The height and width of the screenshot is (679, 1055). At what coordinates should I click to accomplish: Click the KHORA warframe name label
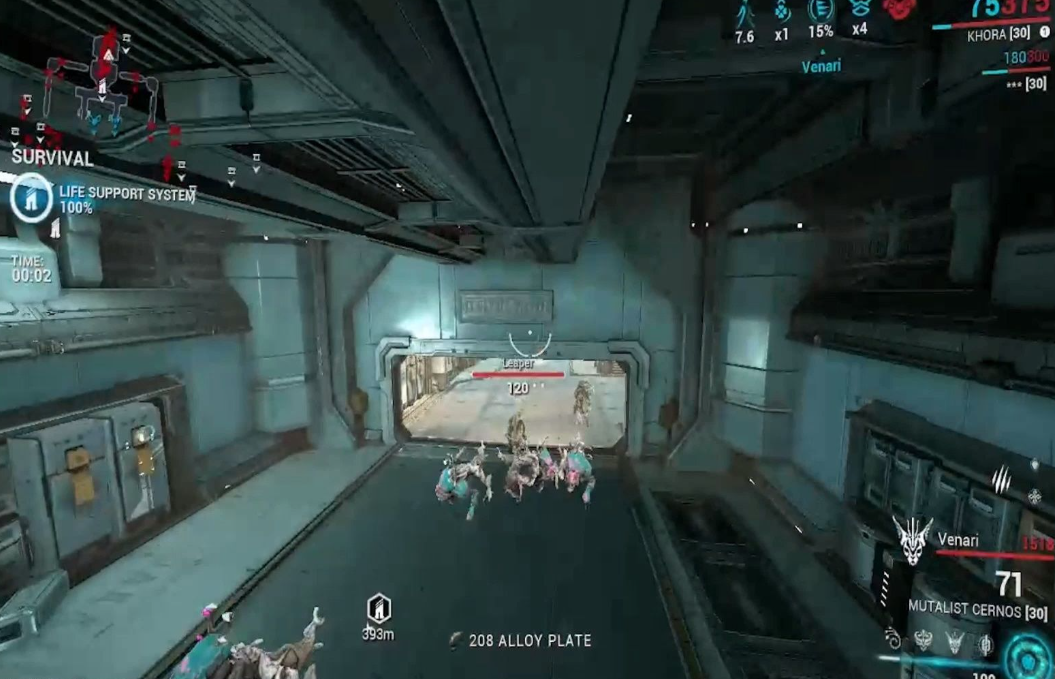click(993, 36)
